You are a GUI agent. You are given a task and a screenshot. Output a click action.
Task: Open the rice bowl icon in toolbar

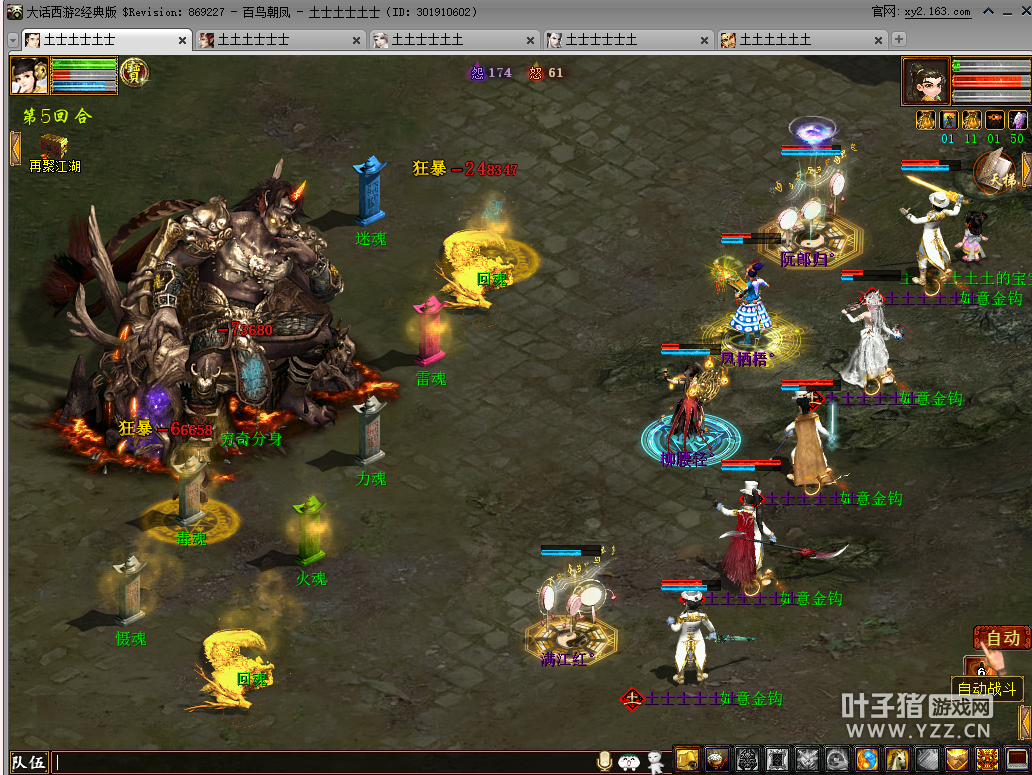tap(717, 760)
